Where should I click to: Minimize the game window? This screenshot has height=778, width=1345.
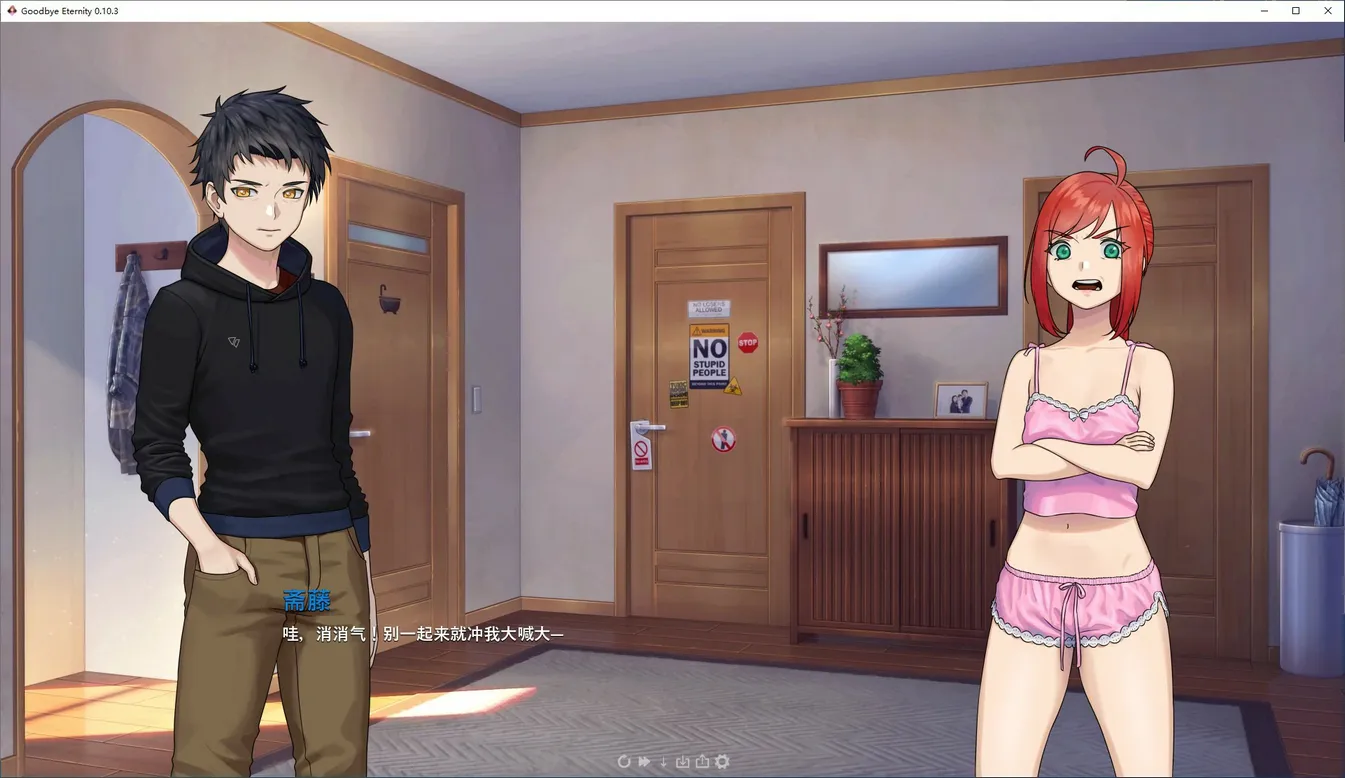[1265, 11]
